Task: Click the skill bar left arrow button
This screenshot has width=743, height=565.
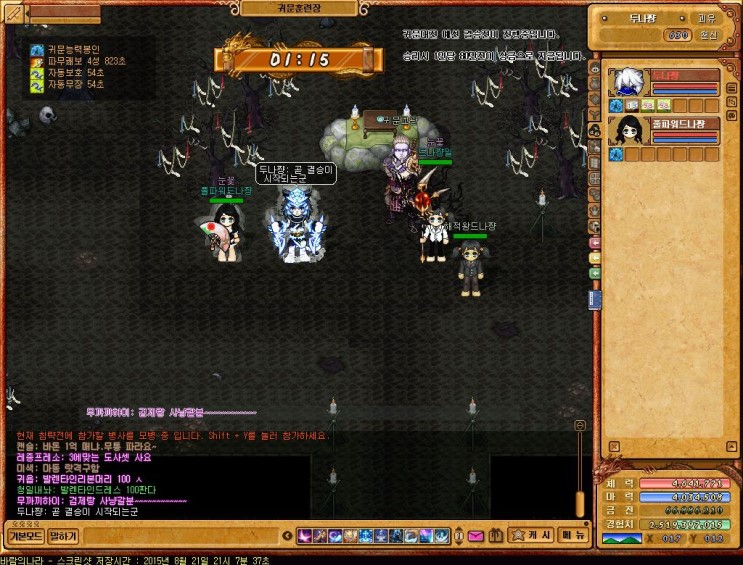Action: pos(290,536)
